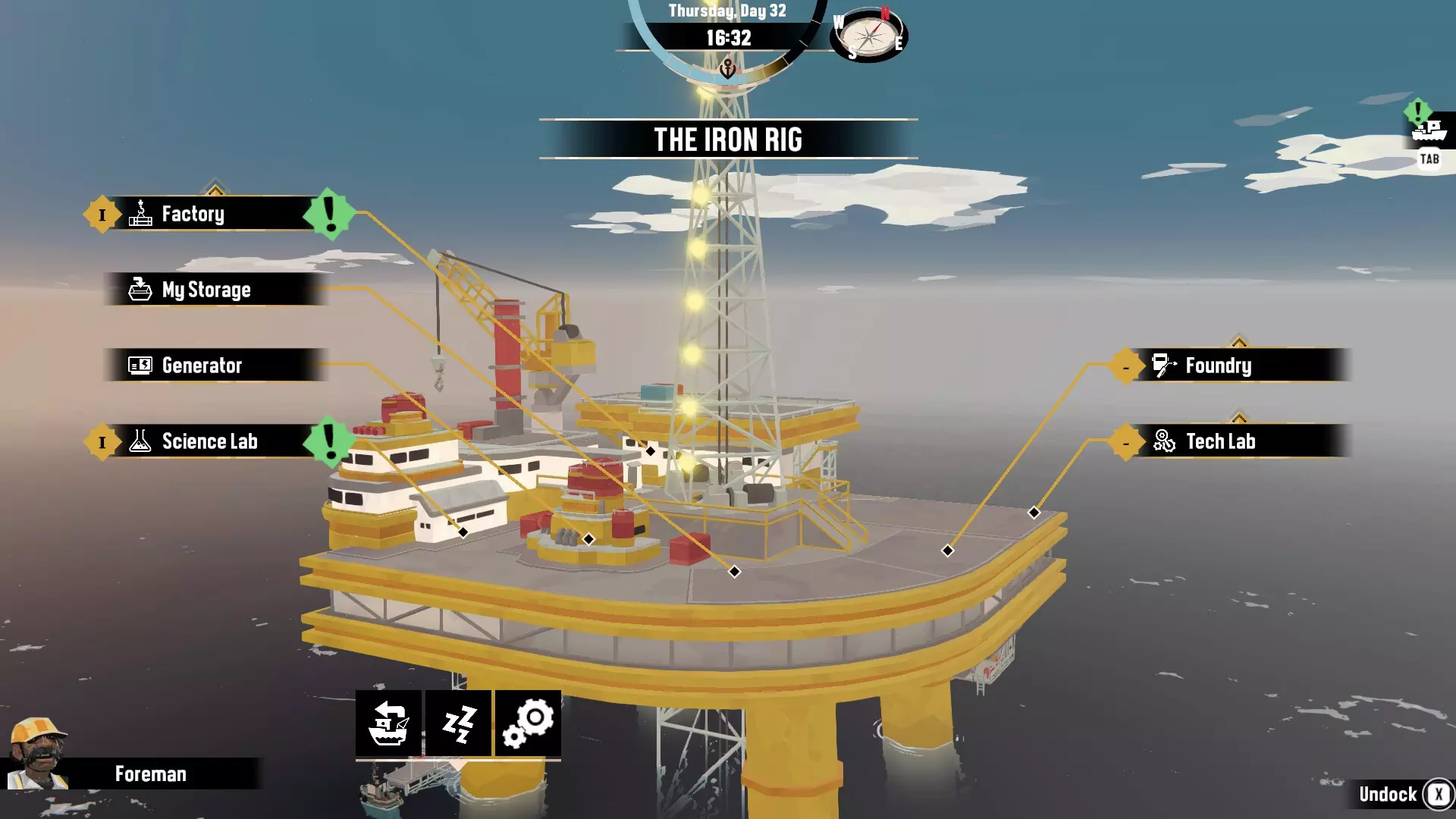Open the Science Lab flask icon

coord(139,441)
